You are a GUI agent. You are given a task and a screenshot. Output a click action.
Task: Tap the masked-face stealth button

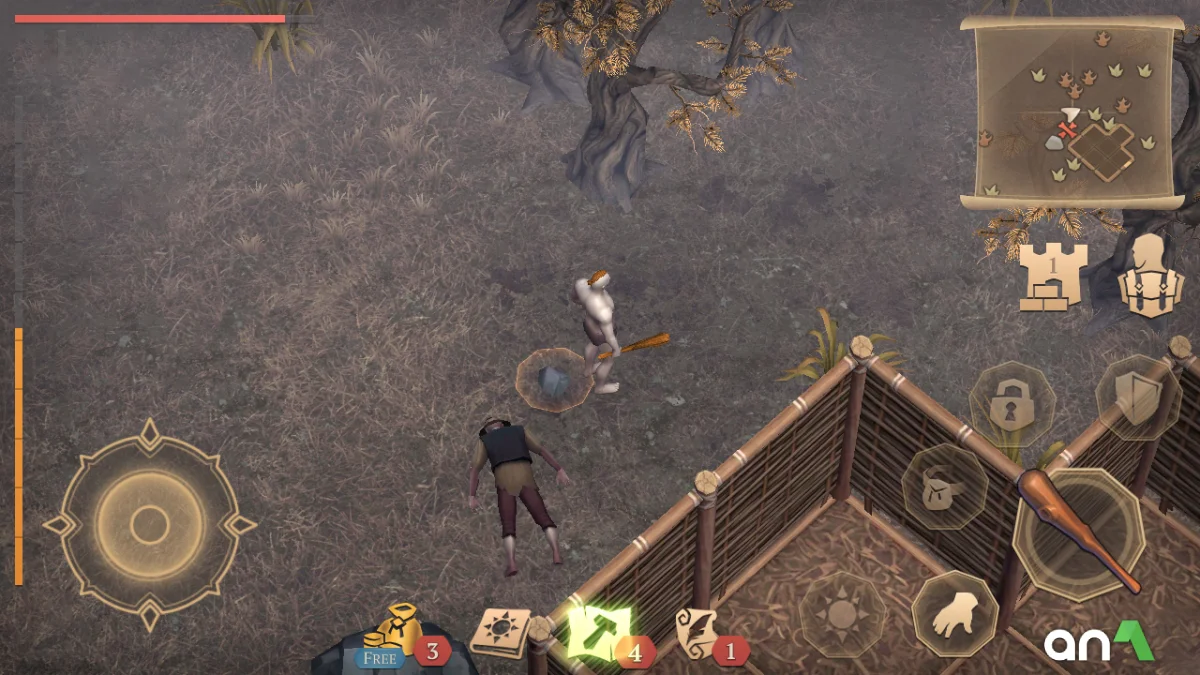[x=944, y=486]
